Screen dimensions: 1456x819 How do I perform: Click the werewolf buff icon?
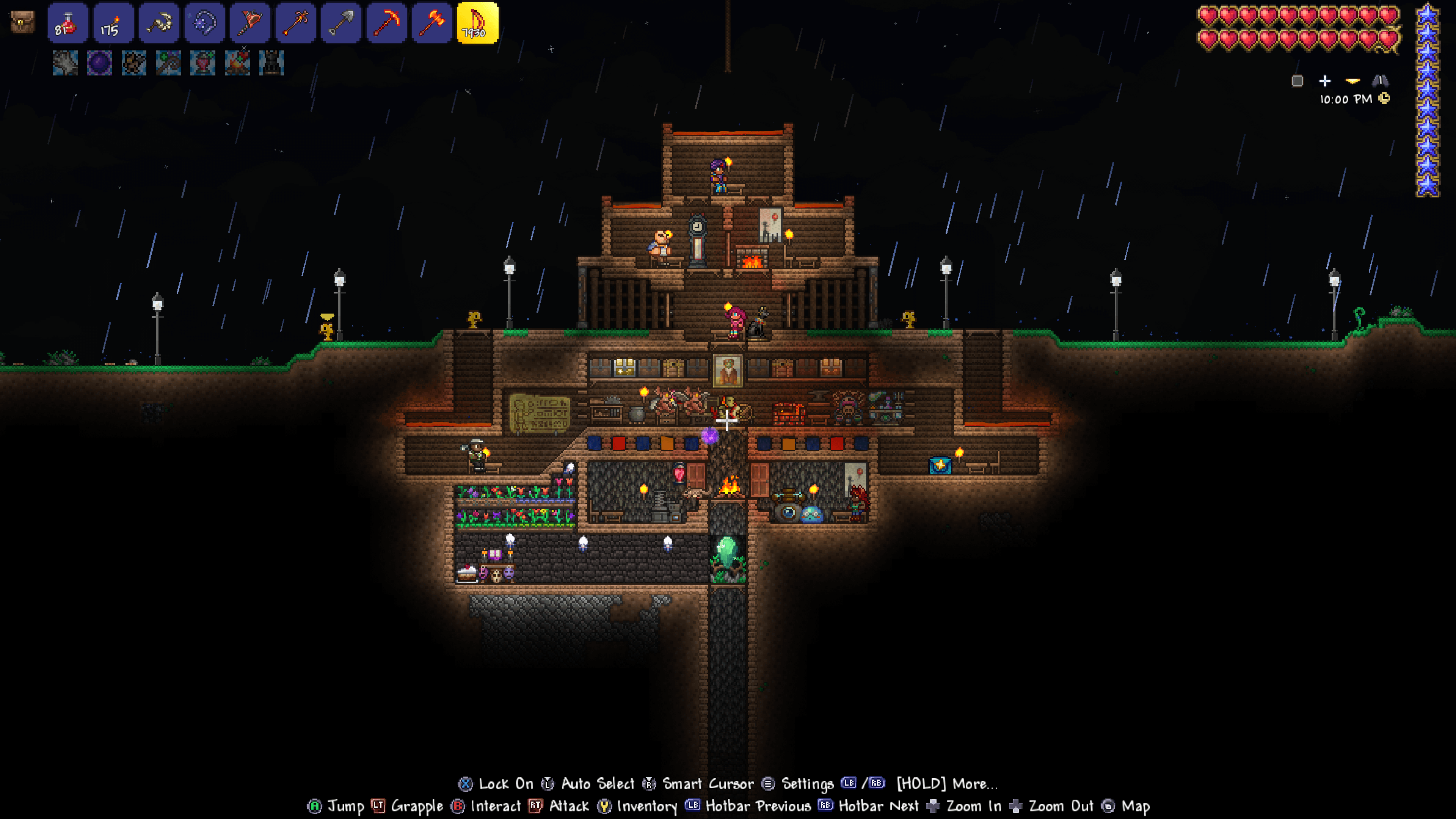pos(134,63)
